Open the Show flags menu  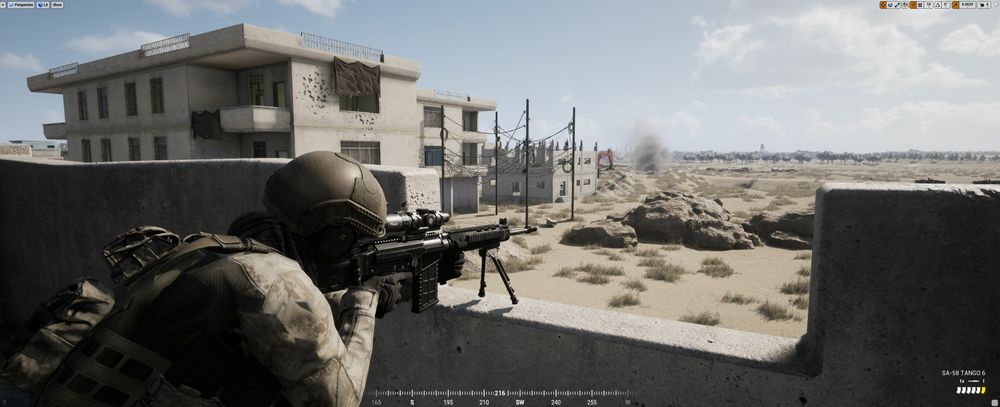pos(57,5)
